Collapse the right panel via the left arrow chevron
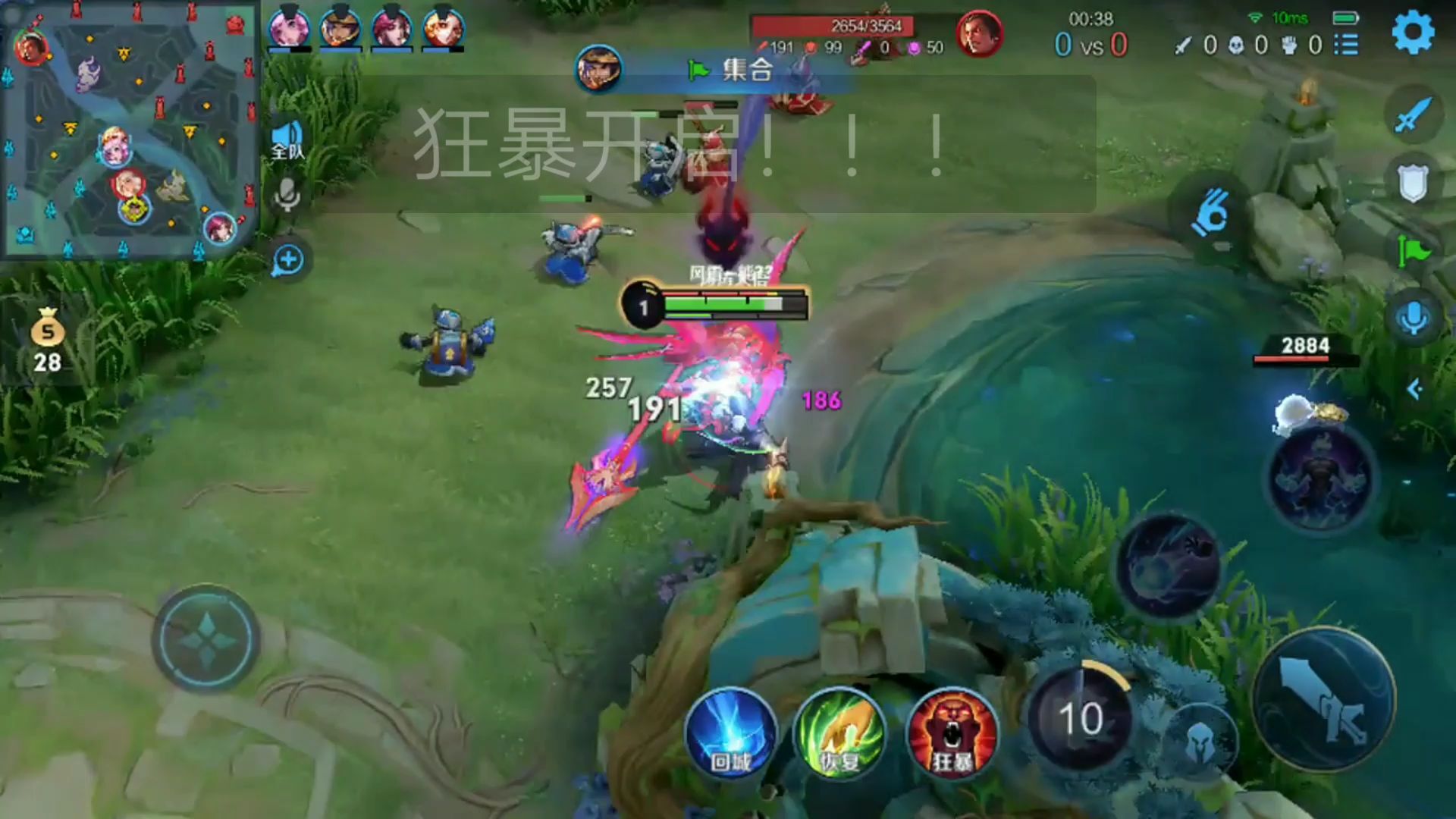Viewport: 1456px width, 819px height. click(1415, 388)
